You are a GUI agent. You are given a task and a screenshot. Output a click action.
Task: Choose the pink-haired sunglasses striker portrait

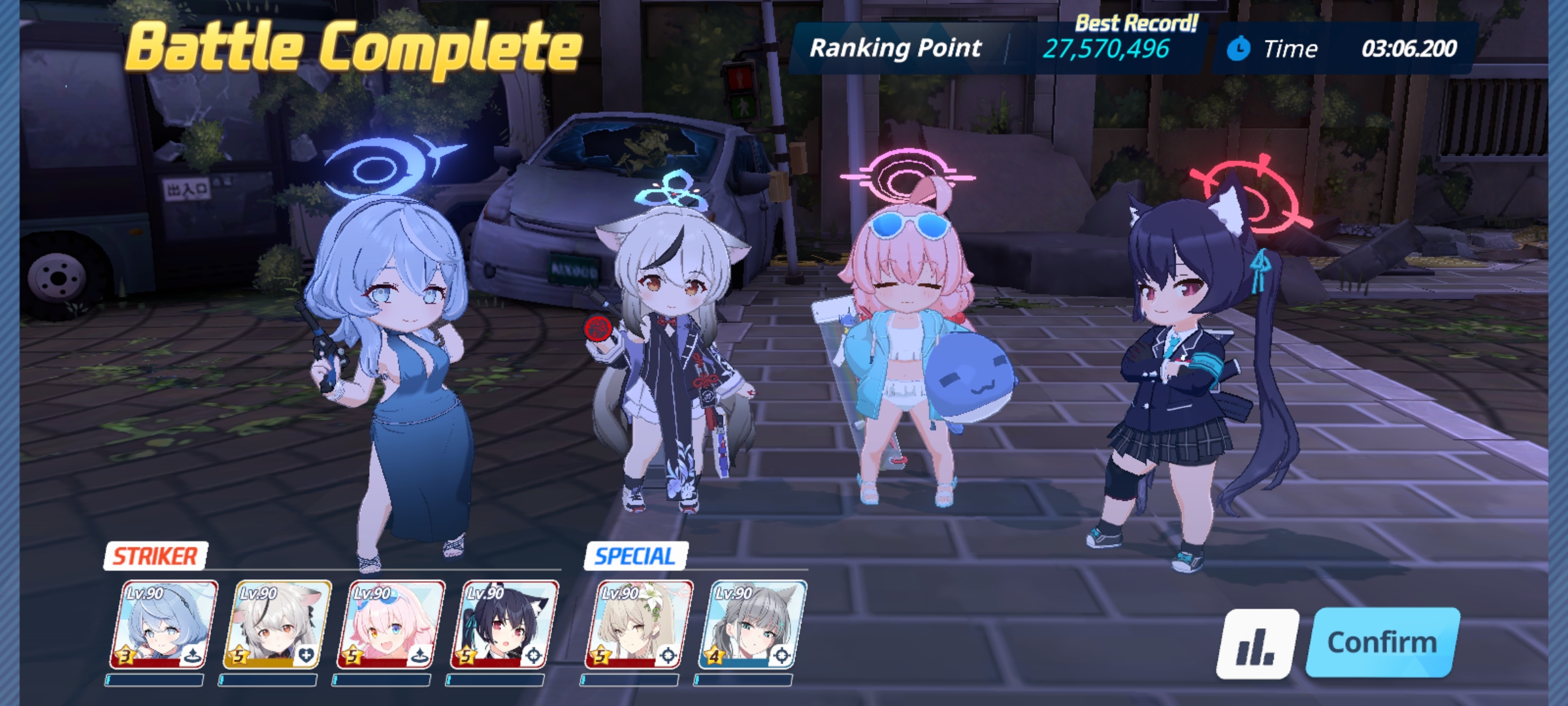coord(391,625)
